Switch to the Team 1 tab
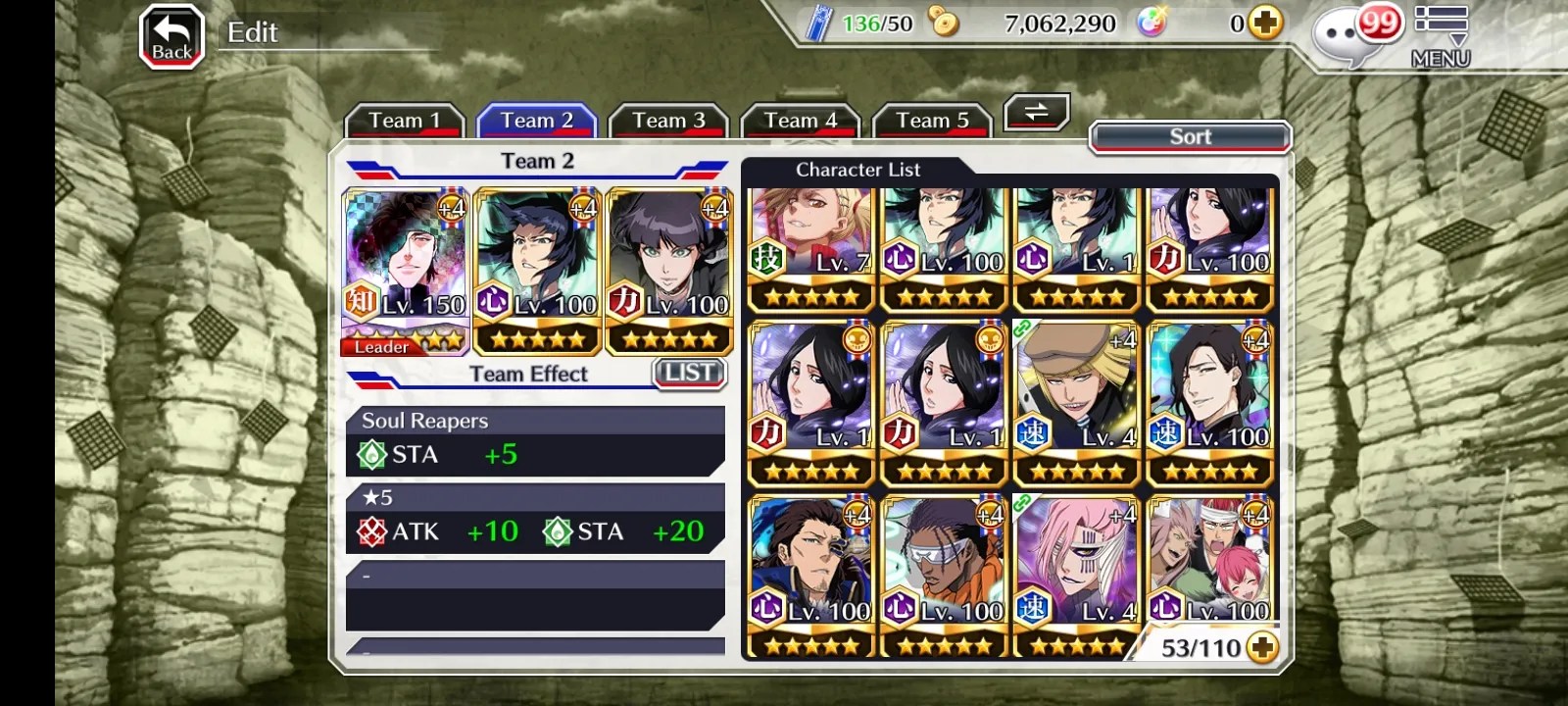 tap(404, 122)
